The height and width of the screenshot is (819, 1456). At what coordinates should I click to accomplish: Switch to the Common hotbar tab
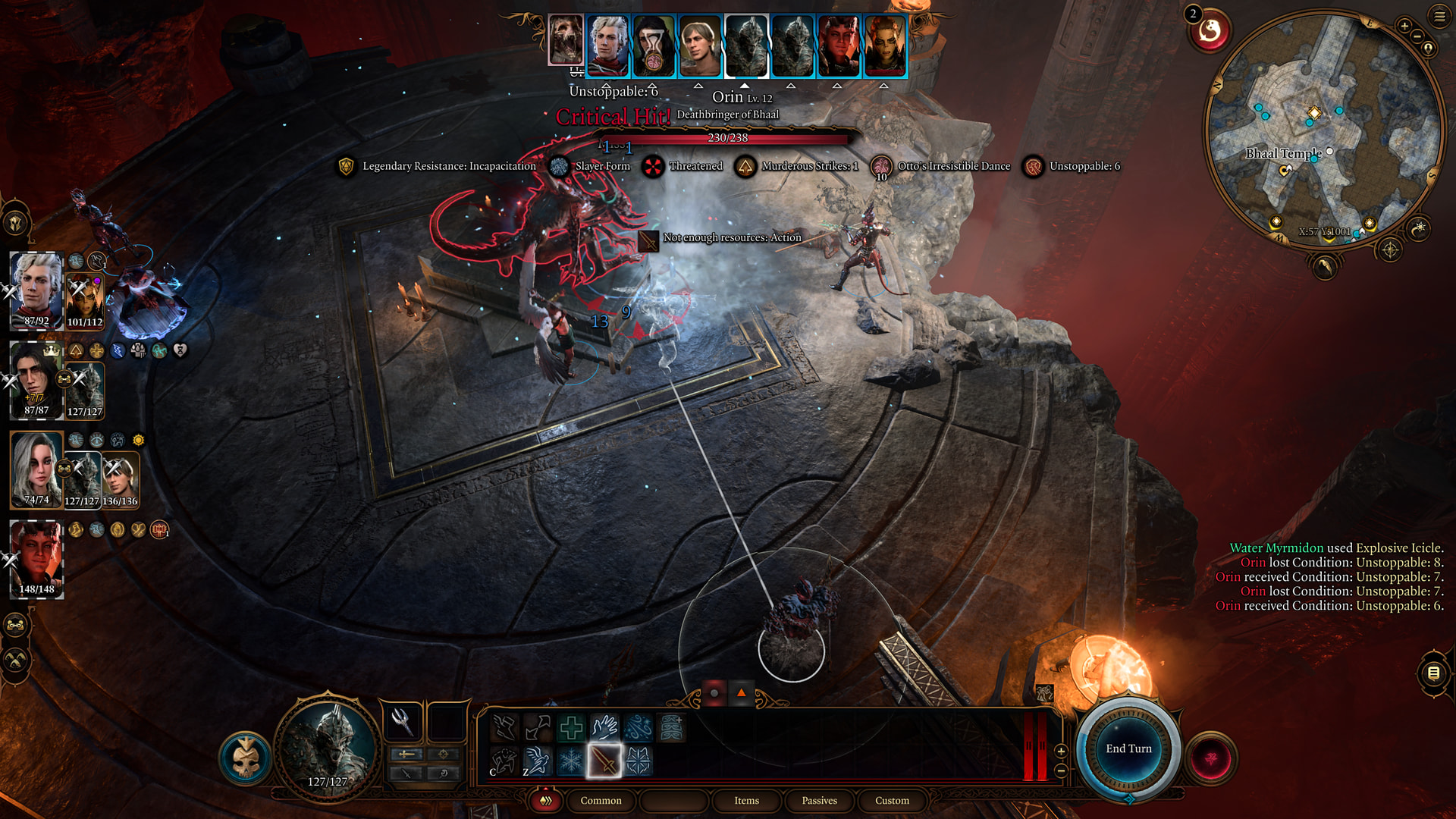coord(601,801)
